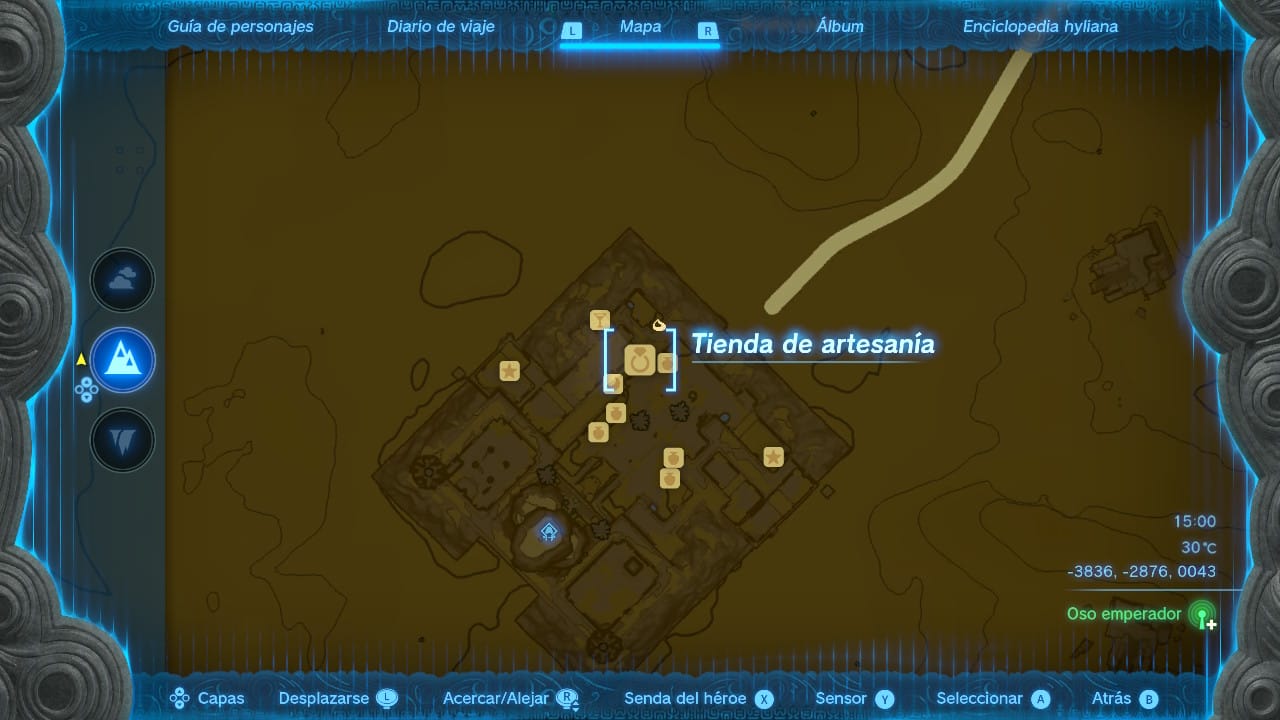This screenshot has width=1280, height=720.
Task: Click the left star stamp marker on the map
Action: 510,370
